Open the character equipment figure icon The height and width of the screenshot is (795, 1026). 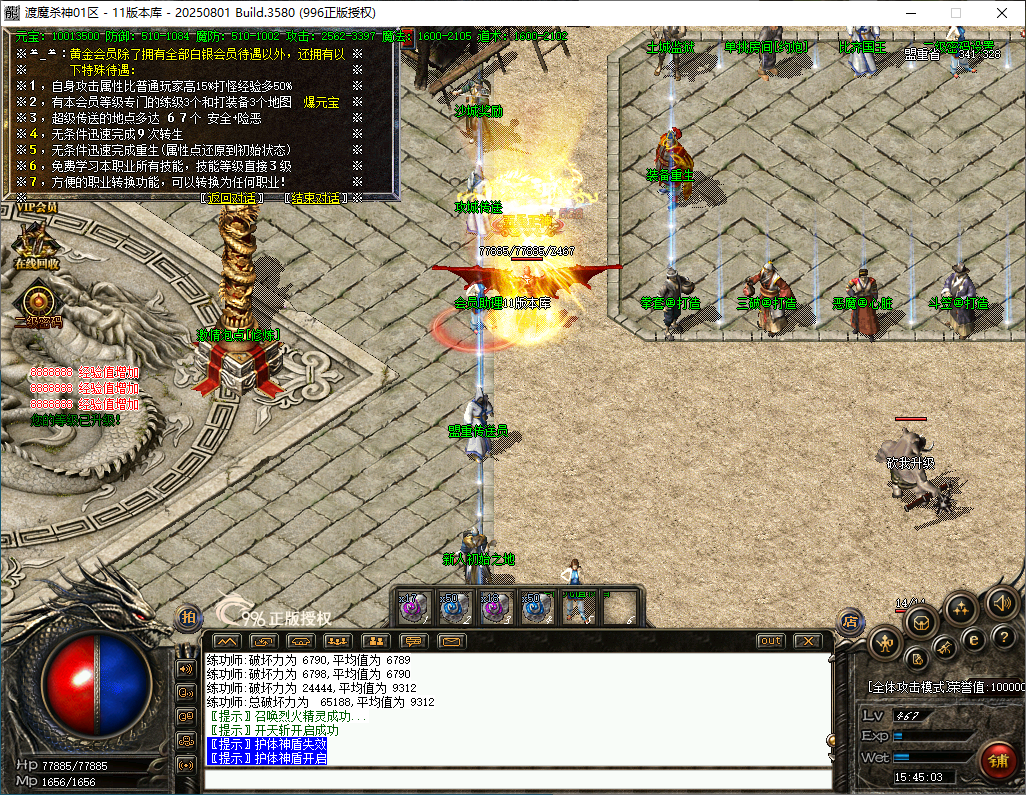tap(885, 643)
